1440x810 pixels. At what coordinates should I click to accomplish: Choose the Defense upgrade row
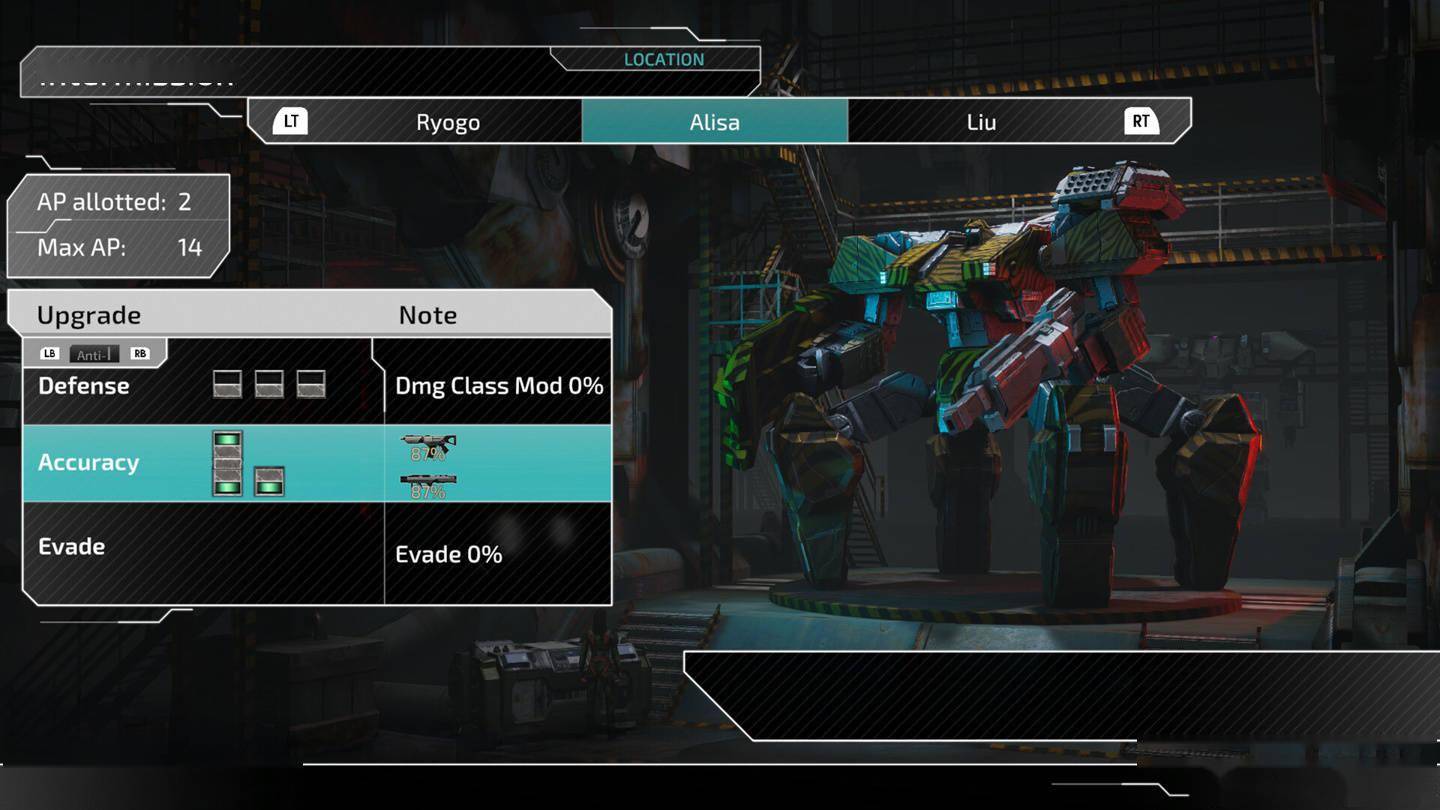[x=200, y=386]
